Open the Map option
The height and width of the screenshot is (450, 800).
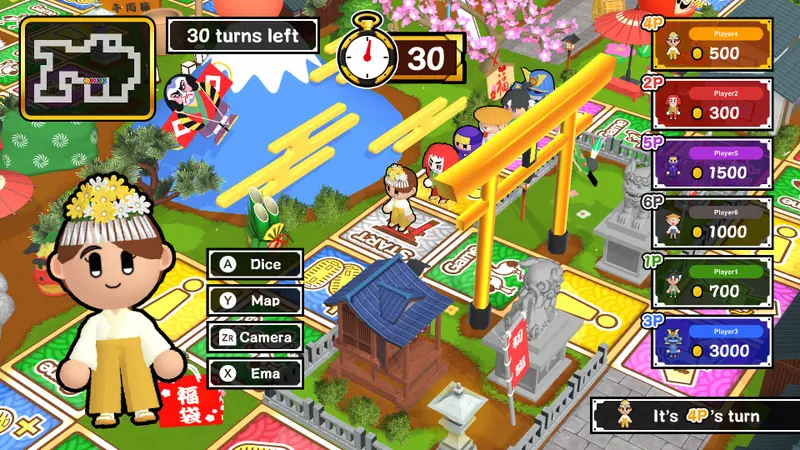click(x=255, y=301)
